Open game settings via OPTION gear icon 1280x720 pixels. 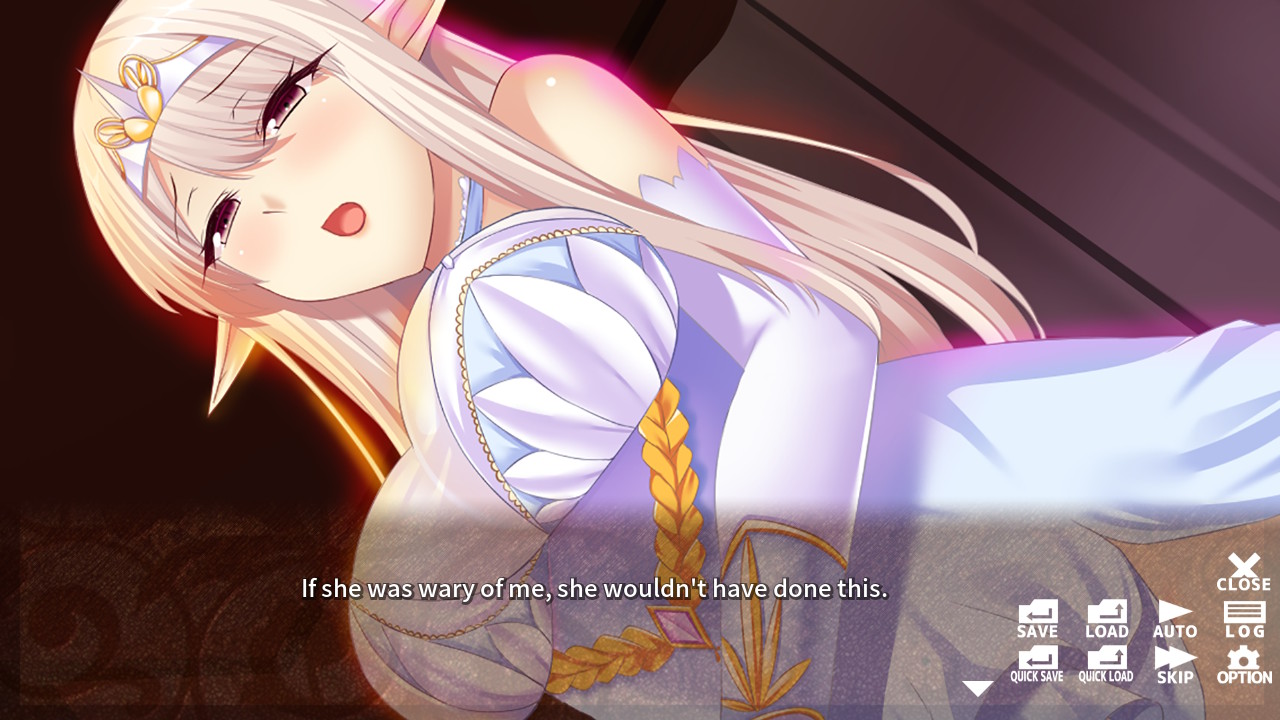coord(1243,662)
